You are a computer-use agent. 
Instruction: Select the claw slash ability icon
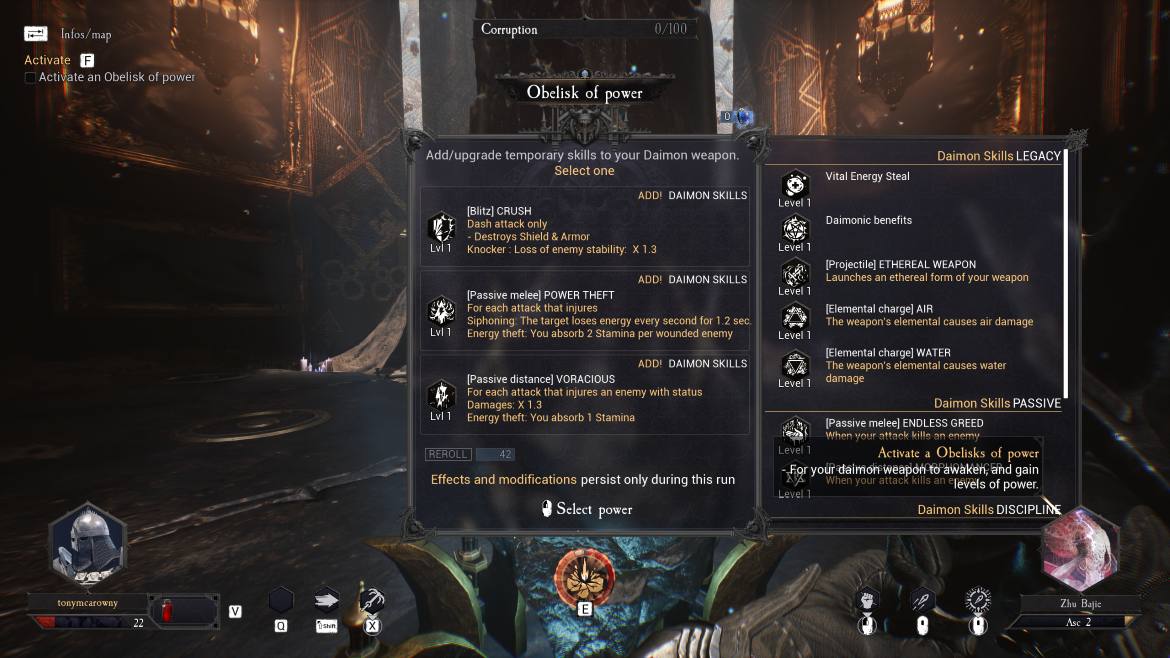371,600
